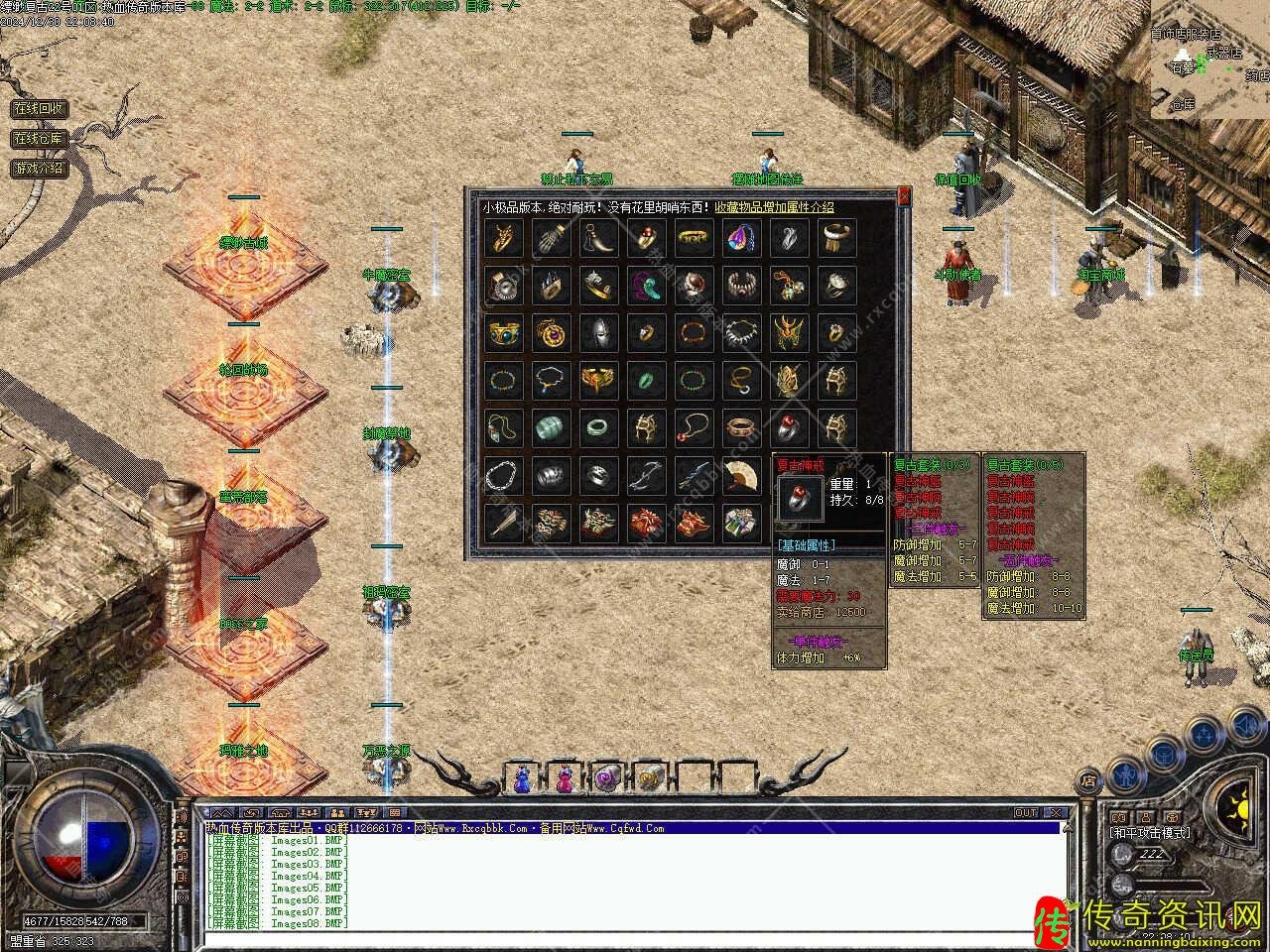Open the 在线回收 online recycling button
The image size is (1270, 952).
click(38, 108)
